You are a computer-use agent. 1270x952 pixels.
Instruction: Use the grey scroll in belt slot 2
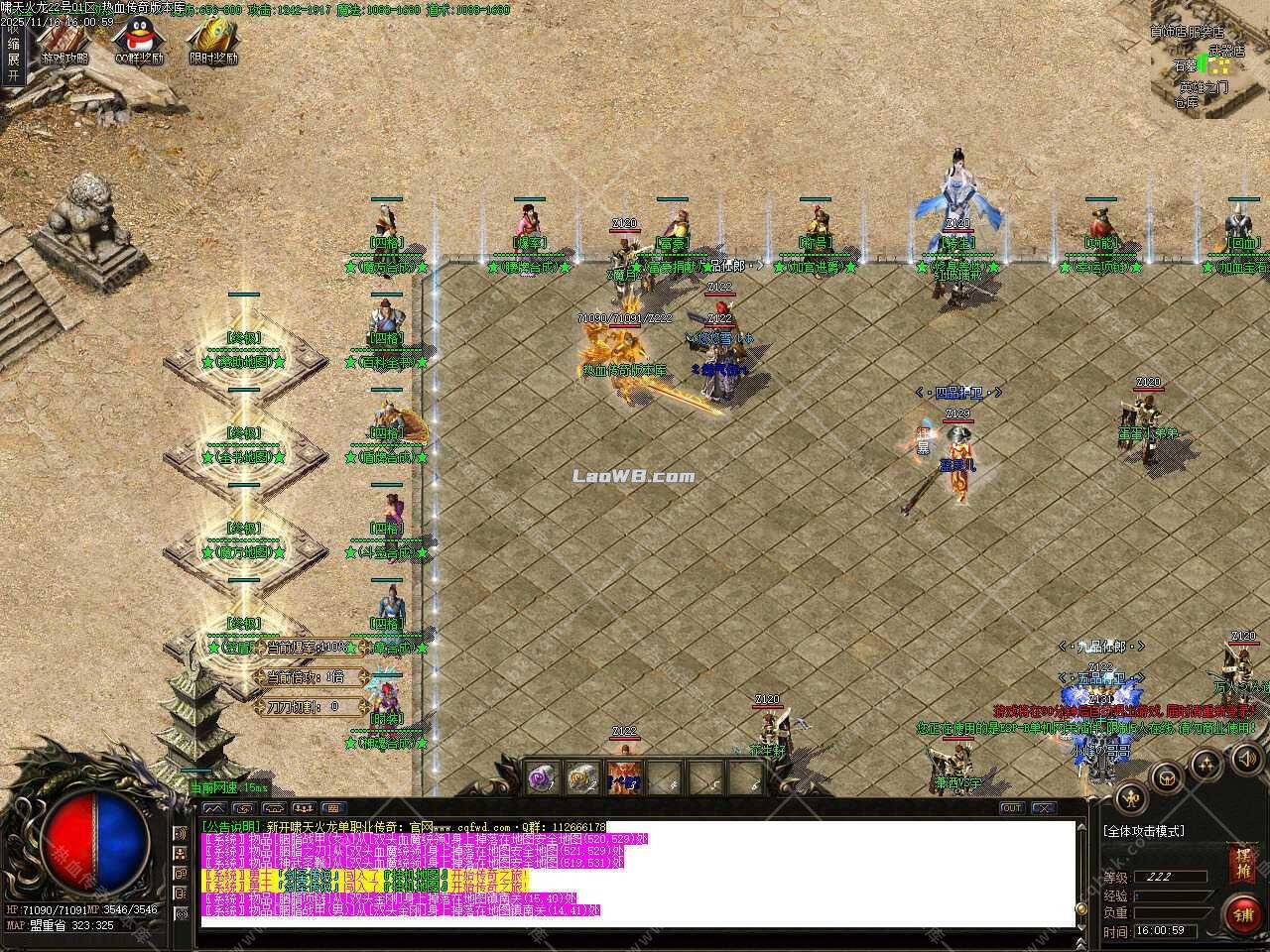585,778
